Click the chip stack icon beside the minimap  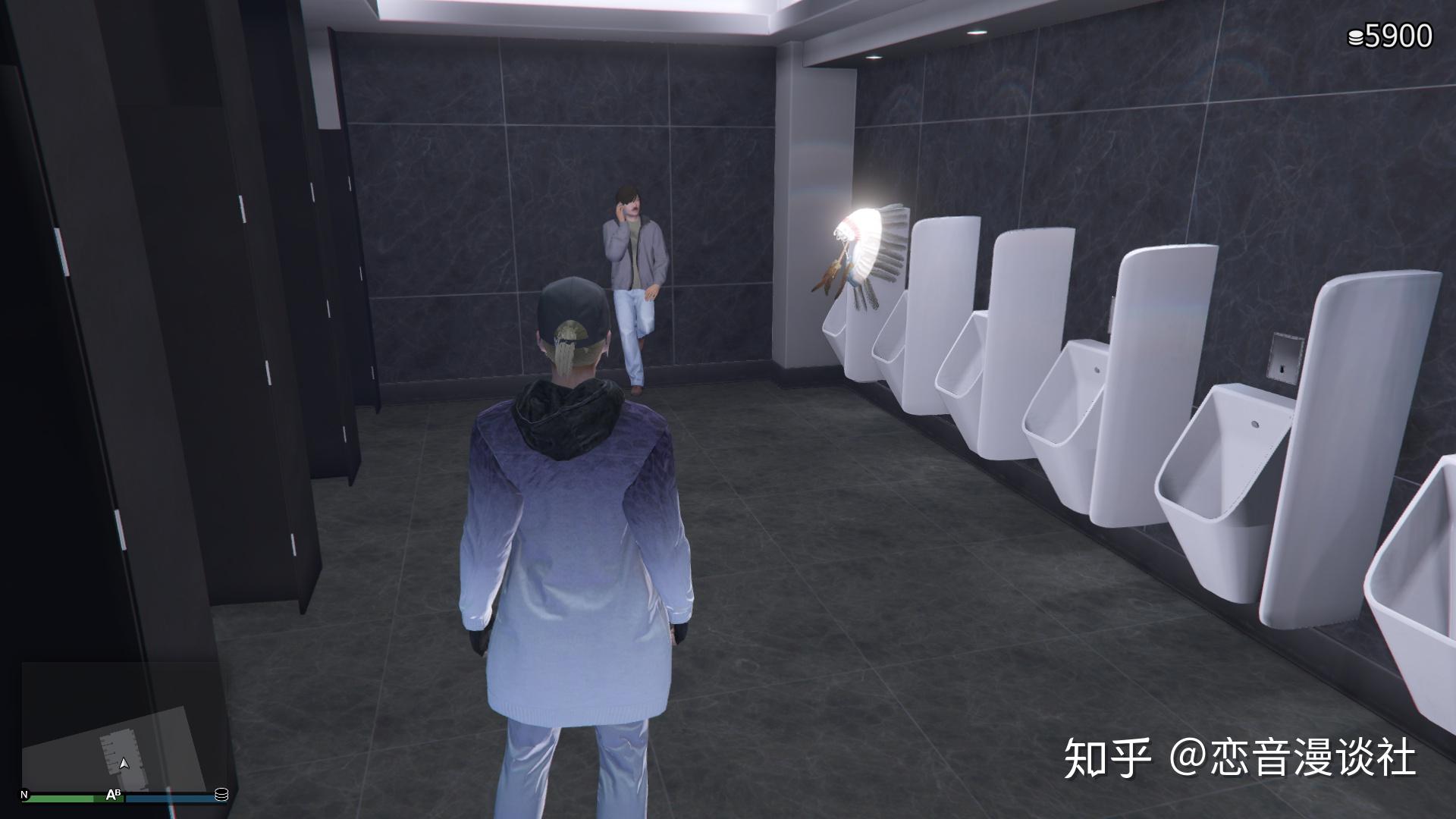pos(222,795)
